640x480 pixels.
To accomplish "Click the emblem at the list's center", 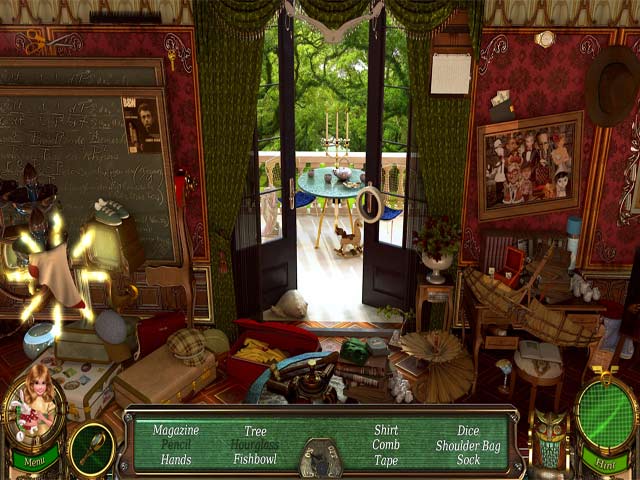I will pos(320,458).
